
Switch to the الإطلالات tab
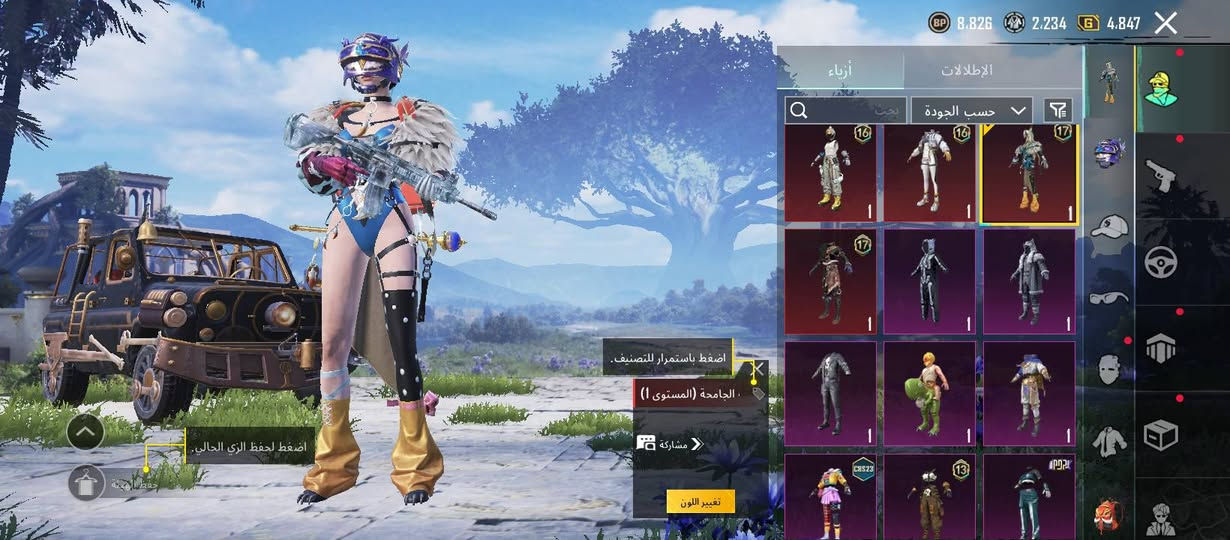tap(967, 70)
